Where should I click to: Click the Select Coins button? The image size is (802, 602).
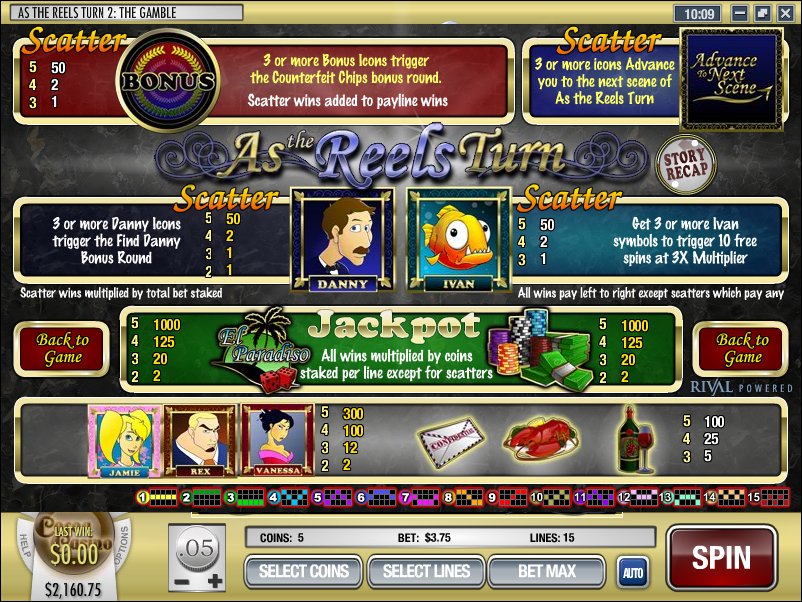(x=304, y=572)
